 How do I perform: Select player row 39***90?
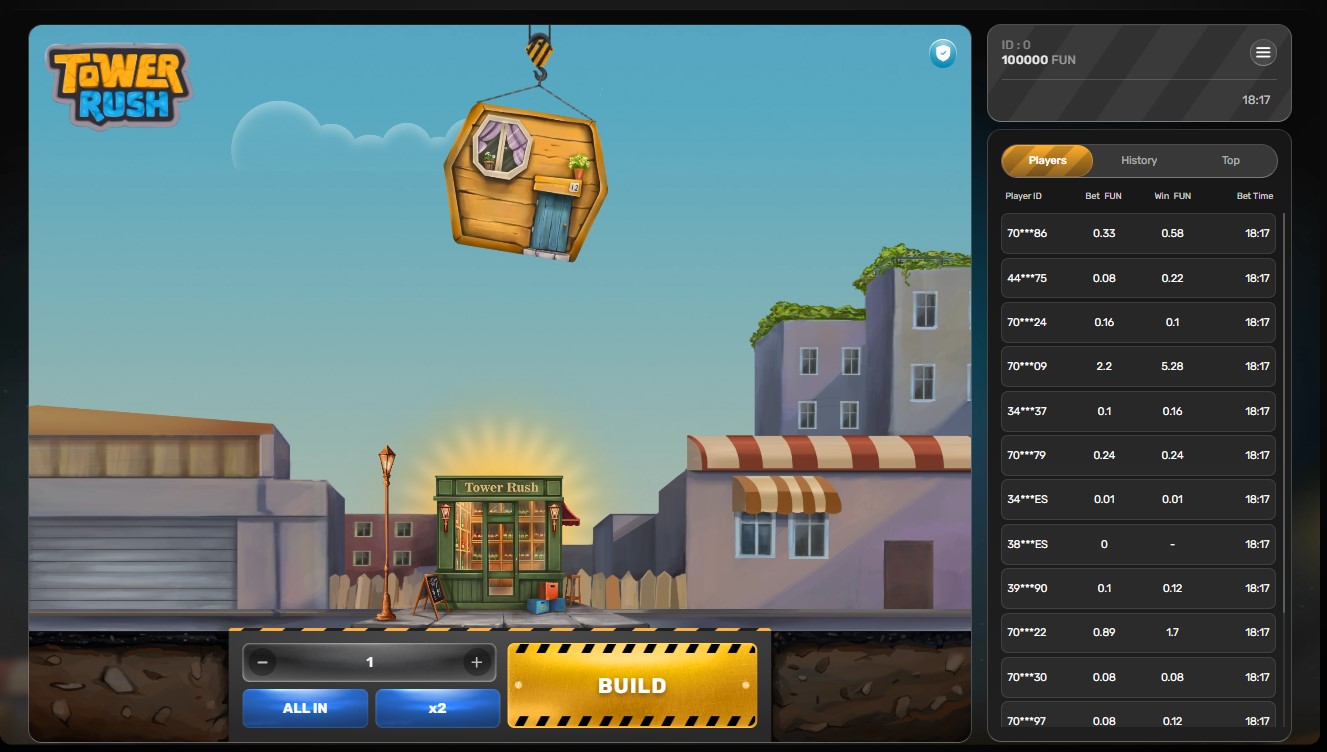[x=1138, y=588]
